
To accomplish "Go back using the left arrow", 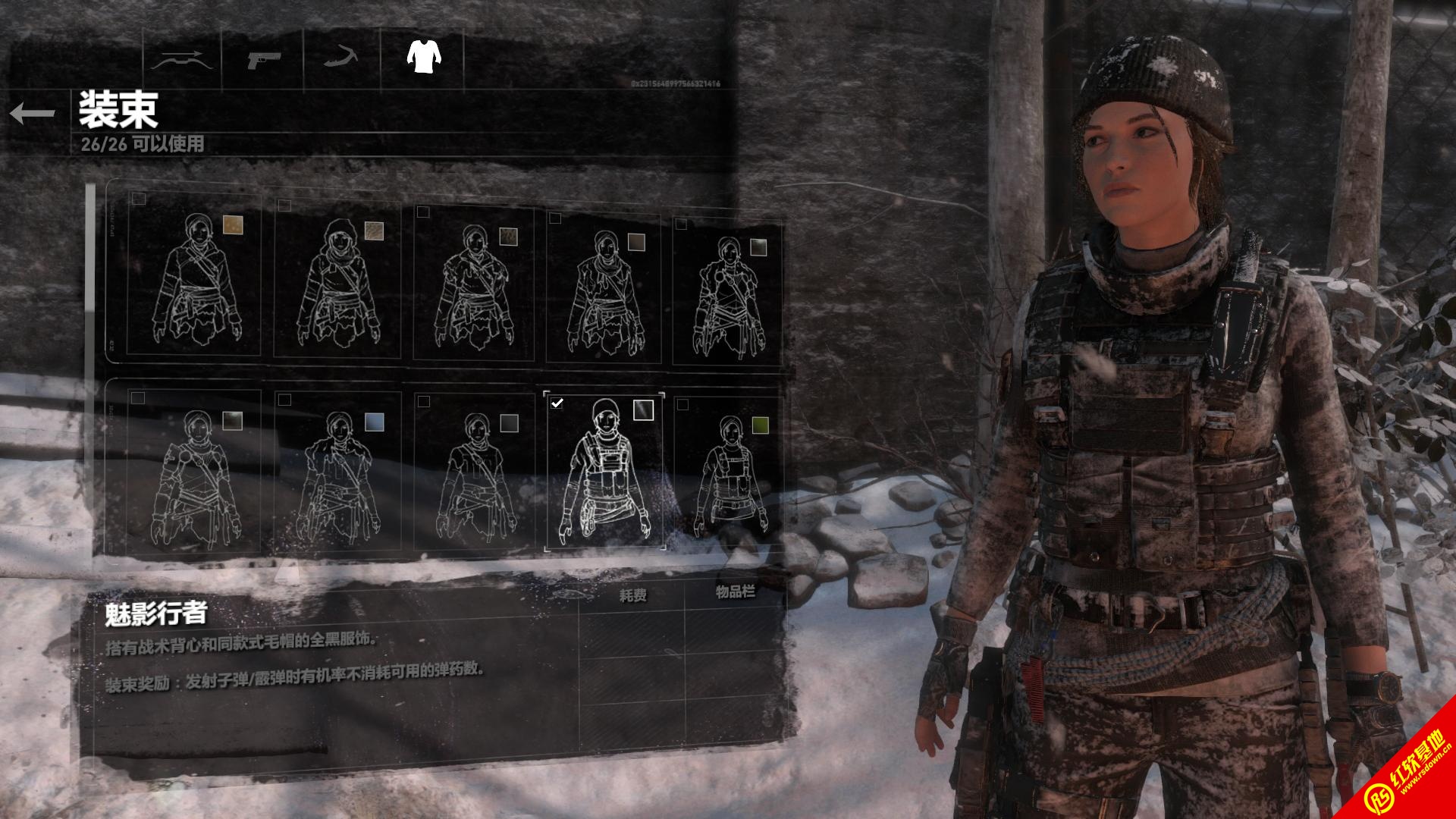I will pos(33,114).
